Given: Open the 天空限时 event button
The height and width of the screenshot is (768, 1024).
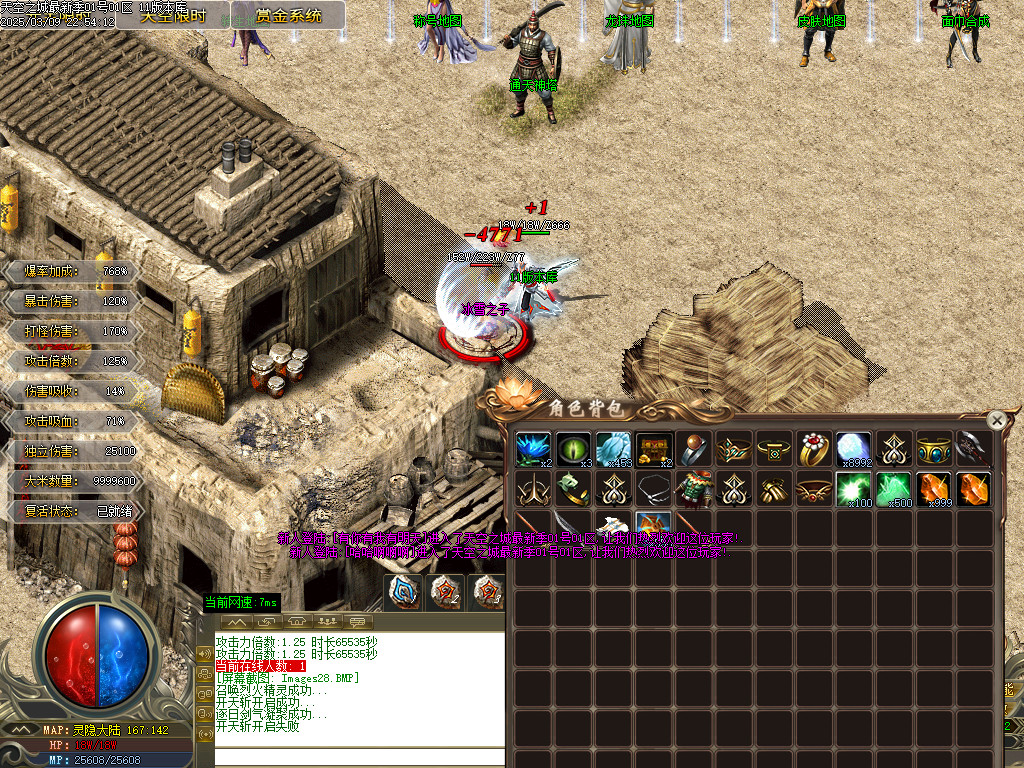Looking at the screenshot, I should (x=174, y=15).
